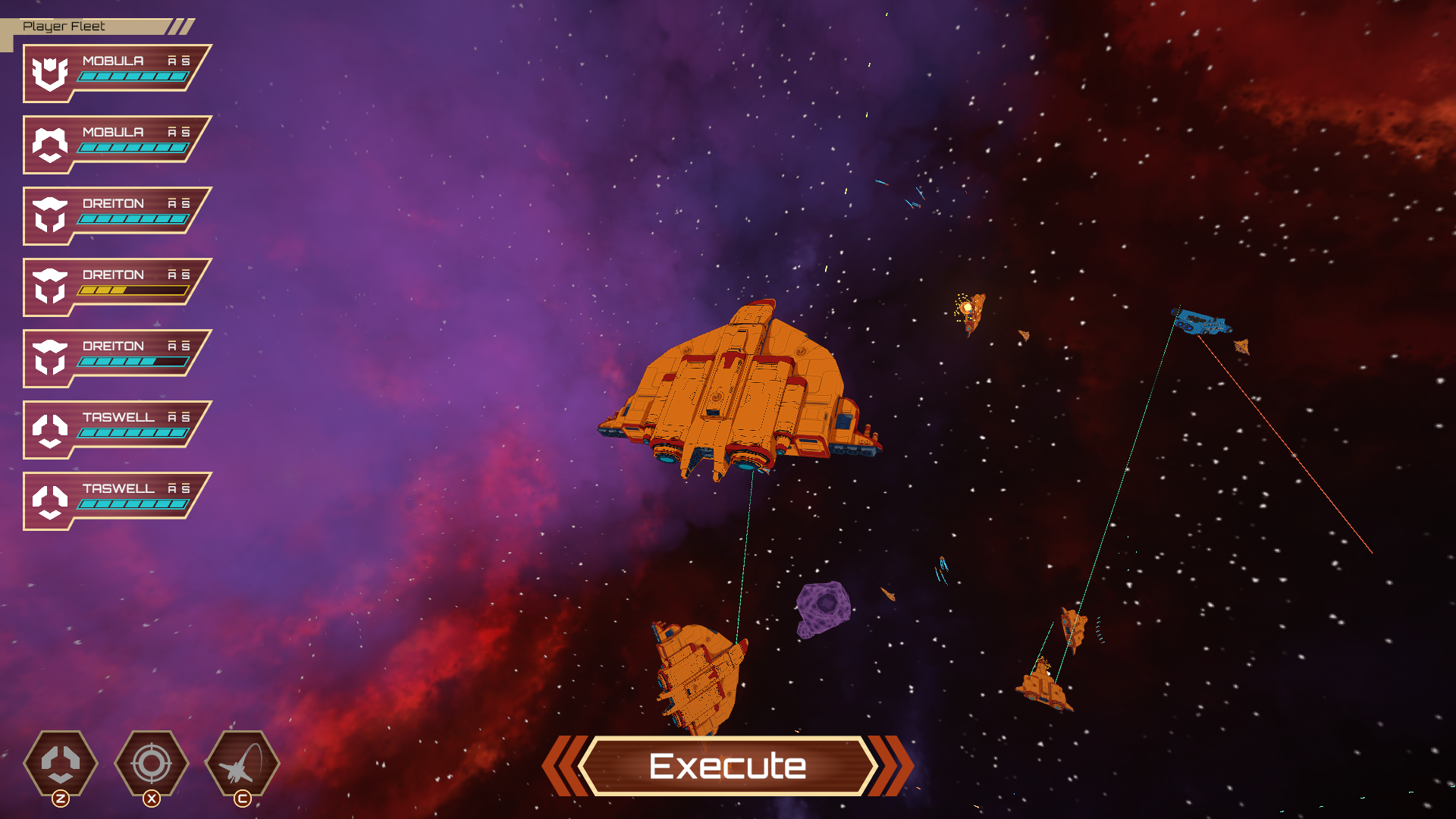The image size is (1456, 819).
Task: Click the shield-crest icon on the first MOBULA
Action: tap(50, 73)
